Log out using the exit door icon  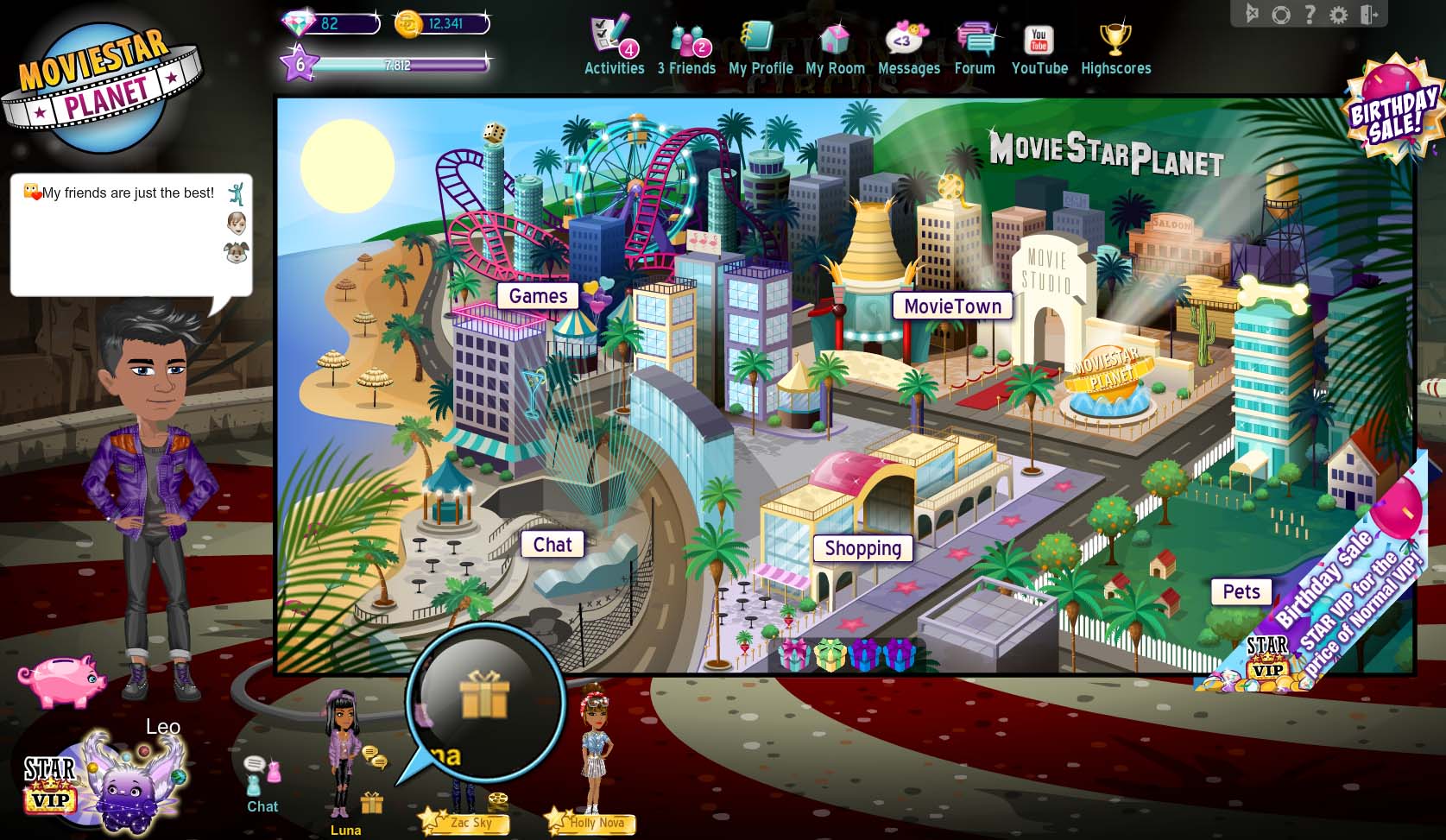point(1368,15)
